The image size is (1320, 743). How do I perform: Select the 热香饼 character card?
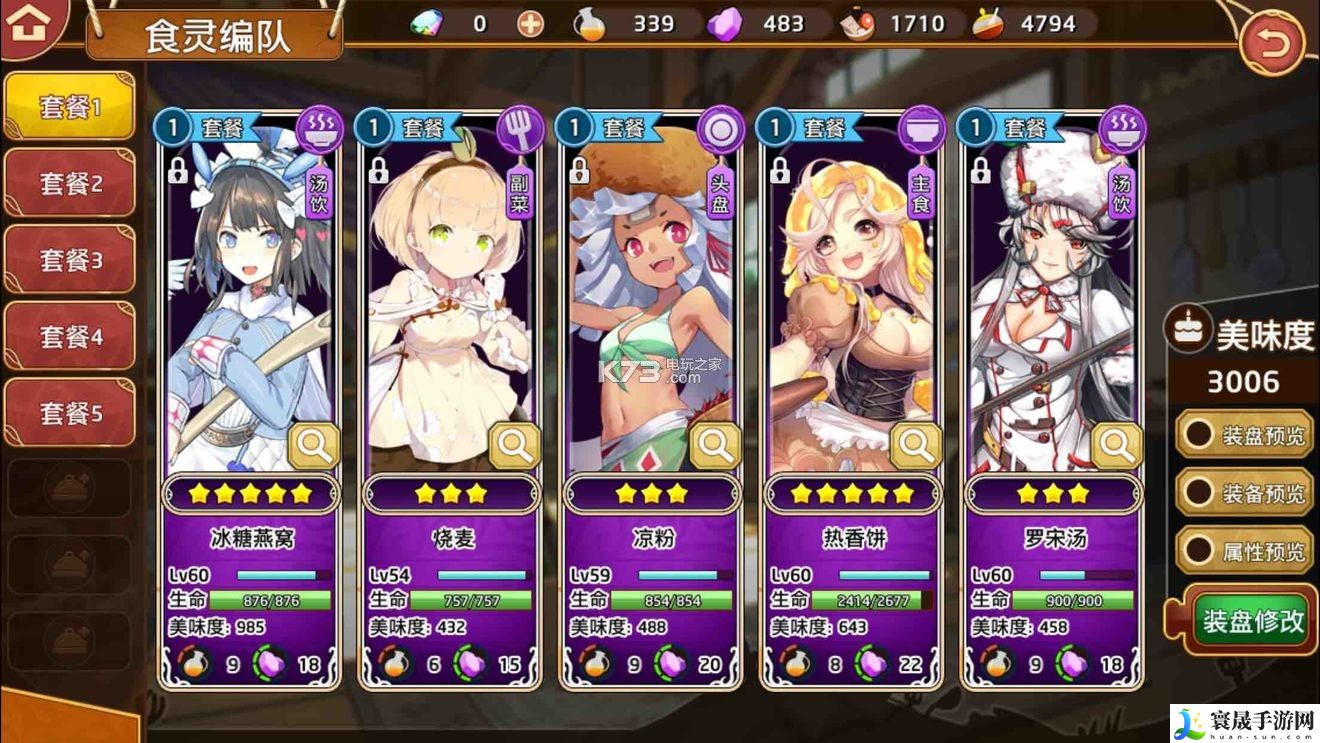click(x=852, y=300)
